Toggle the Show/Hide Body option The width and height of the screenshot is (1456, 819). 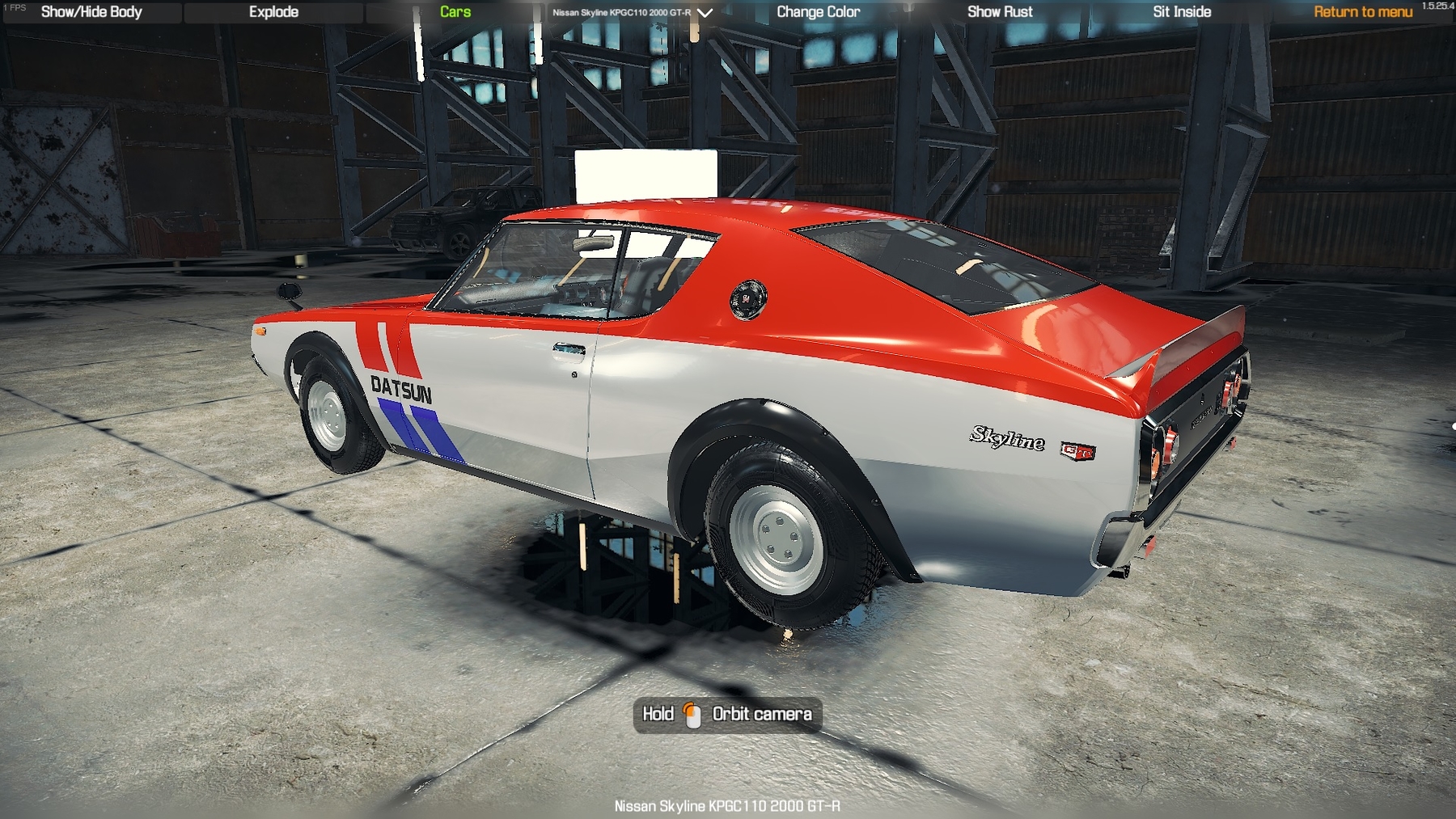coord(91,12)
